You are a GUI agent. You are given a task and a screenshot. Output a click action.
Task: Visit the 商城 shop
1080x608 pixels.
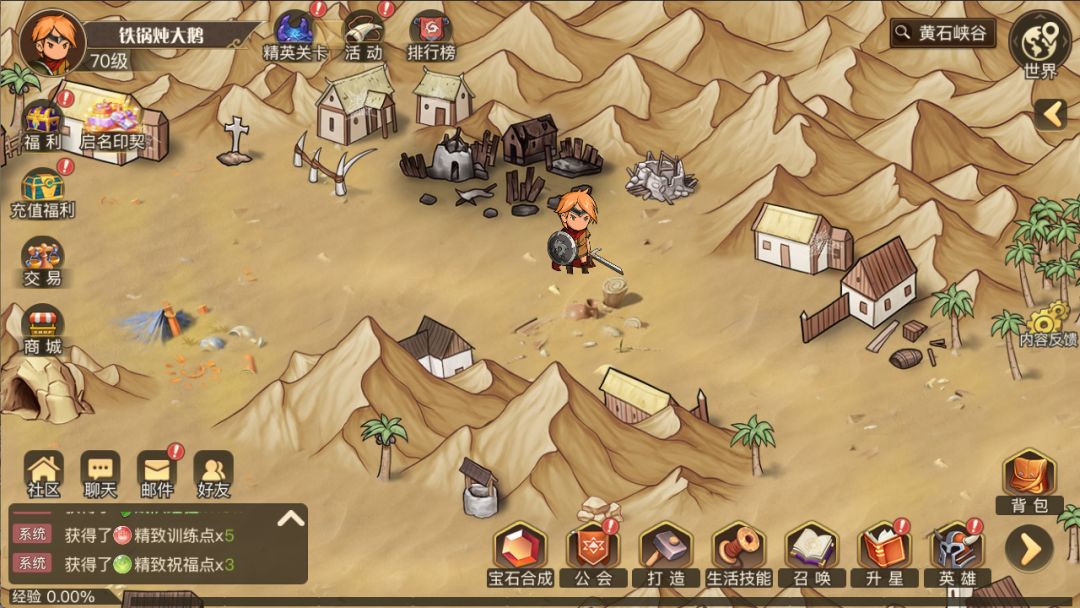43,331
